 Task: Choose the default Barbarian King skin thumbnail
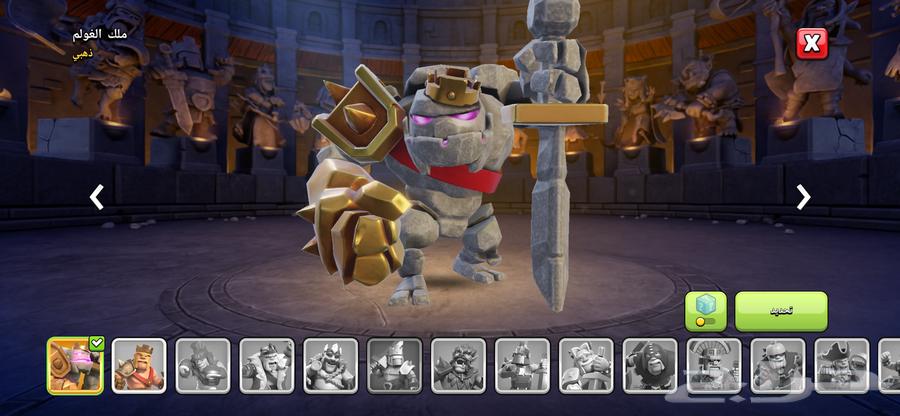(x=139, y=365)
